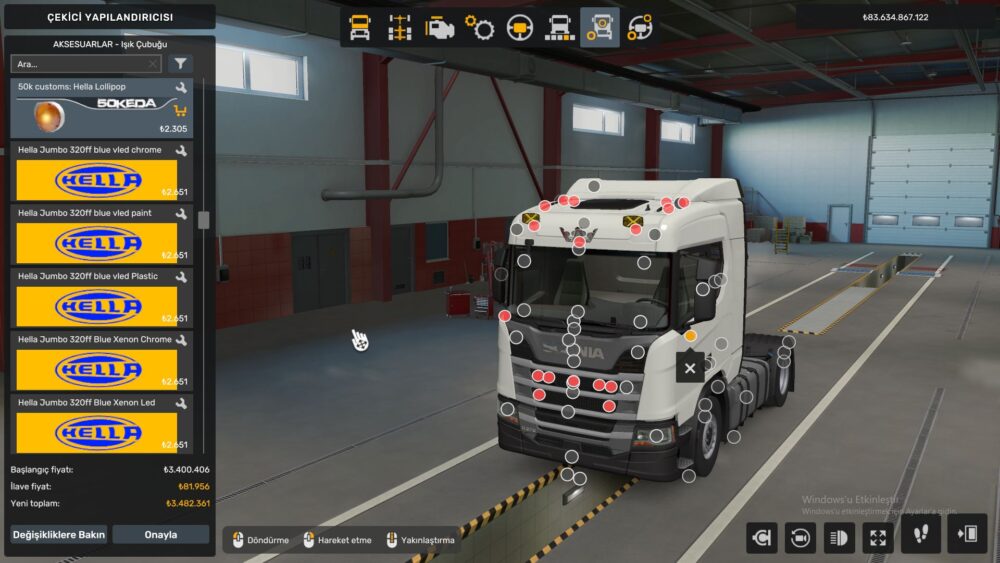Click the Ara search field
1000x563 pixels.
(80, 64)
